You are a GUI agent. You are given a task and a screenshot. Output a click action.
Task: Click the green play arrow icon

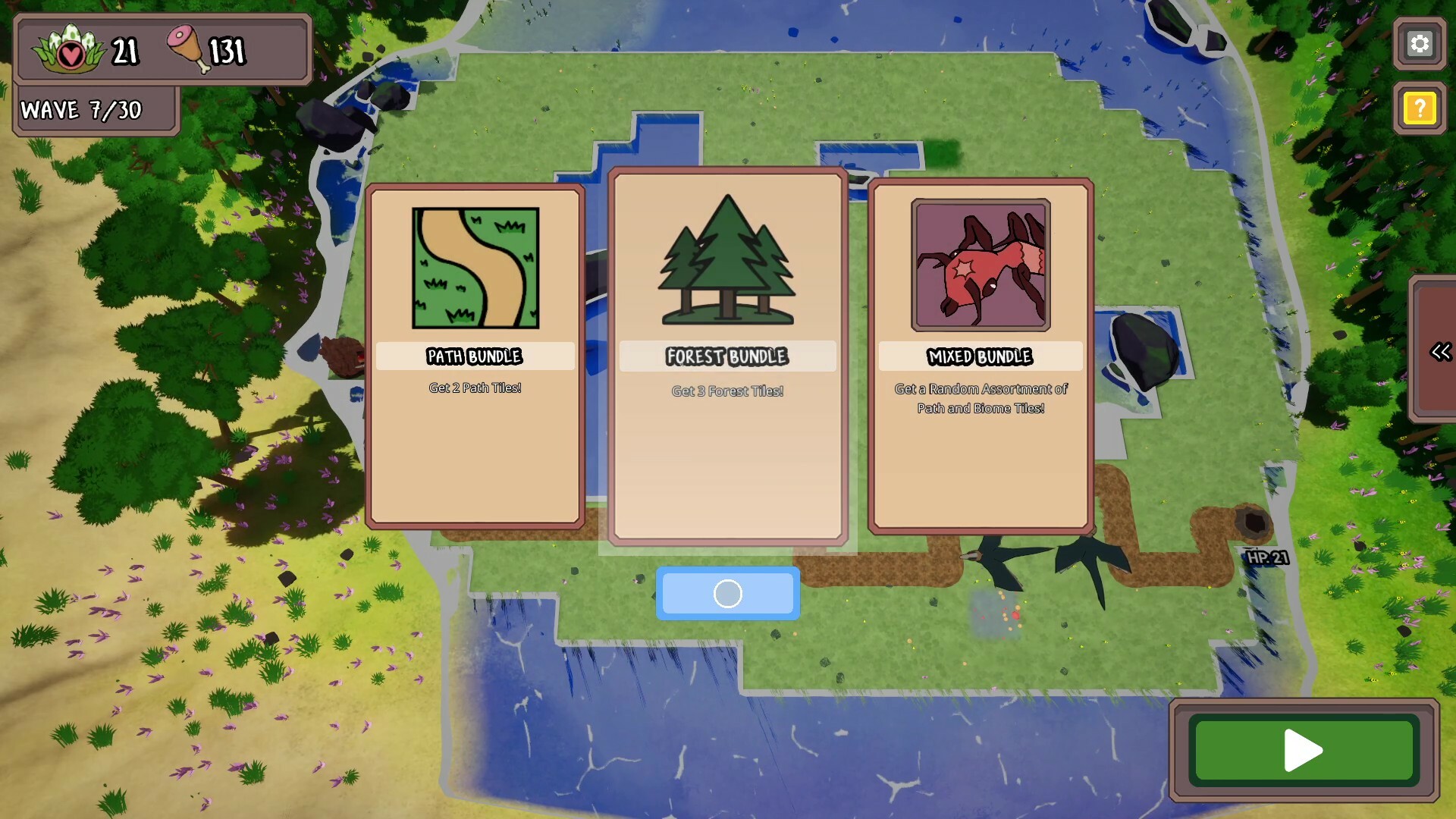pos(1302,751)
